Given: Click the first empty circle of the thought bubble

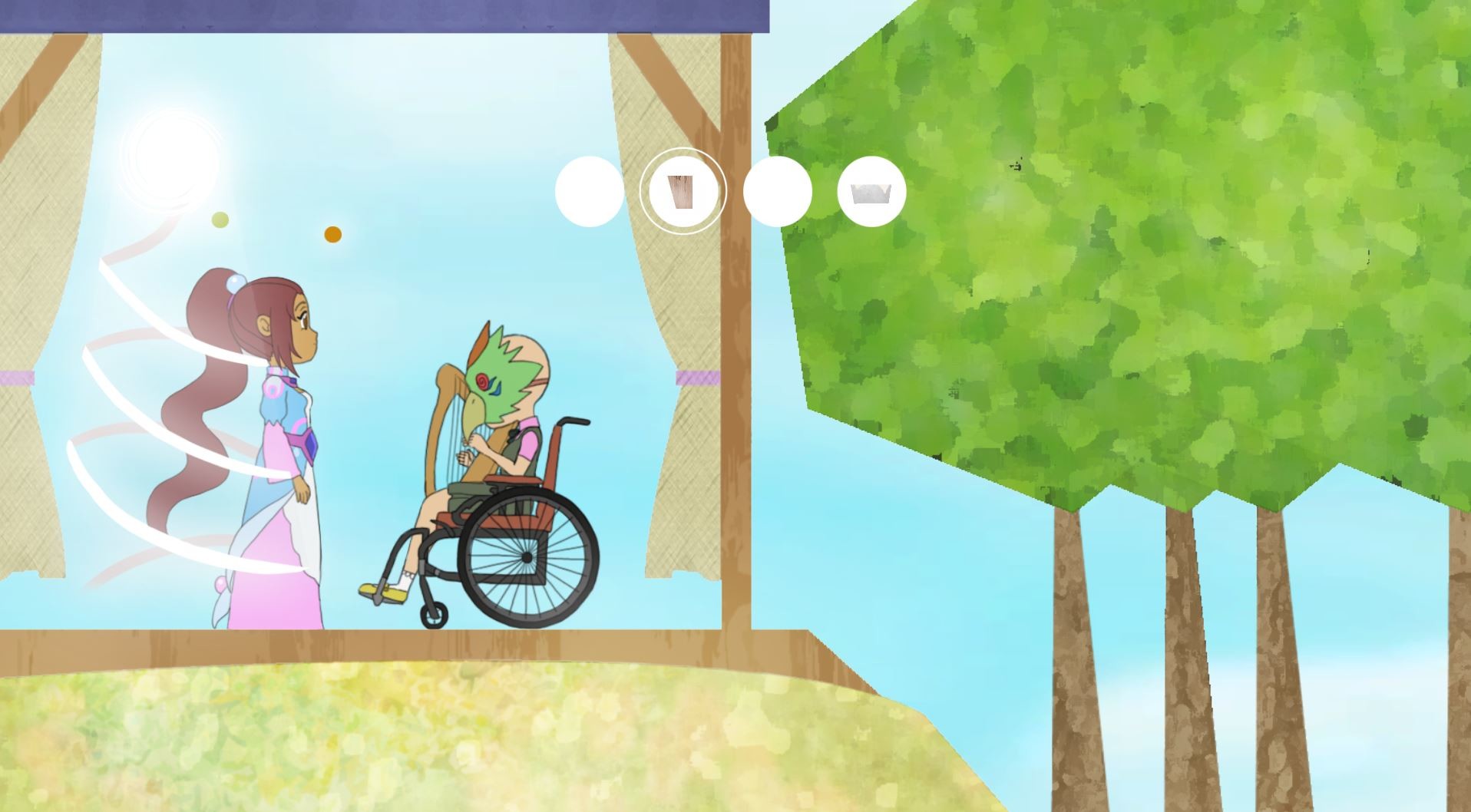Looking at the screenshot, I should click(587, 191).
